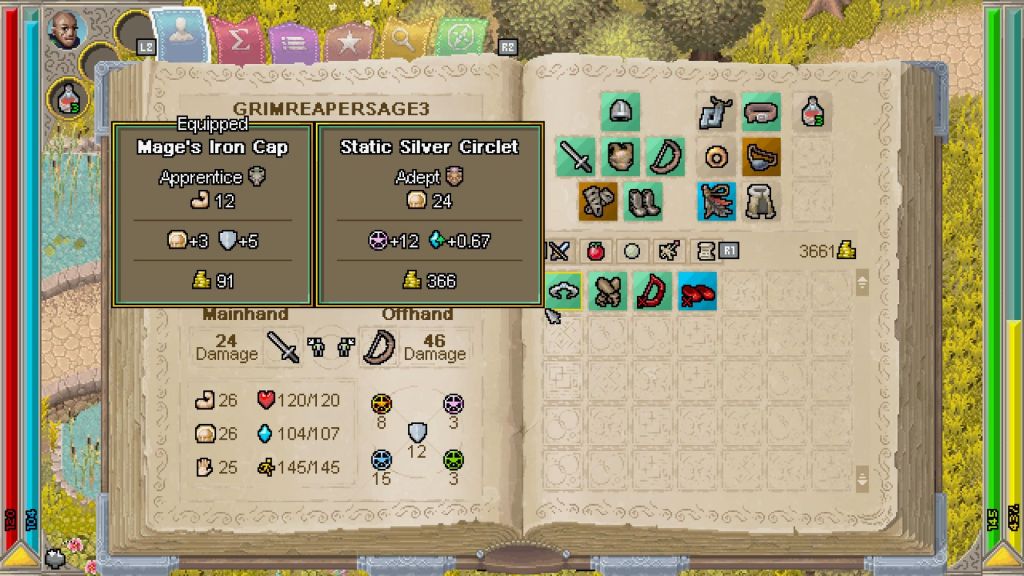Pick the red bow in inventory
1024x576 pixels.
click(x=653, y=291)
